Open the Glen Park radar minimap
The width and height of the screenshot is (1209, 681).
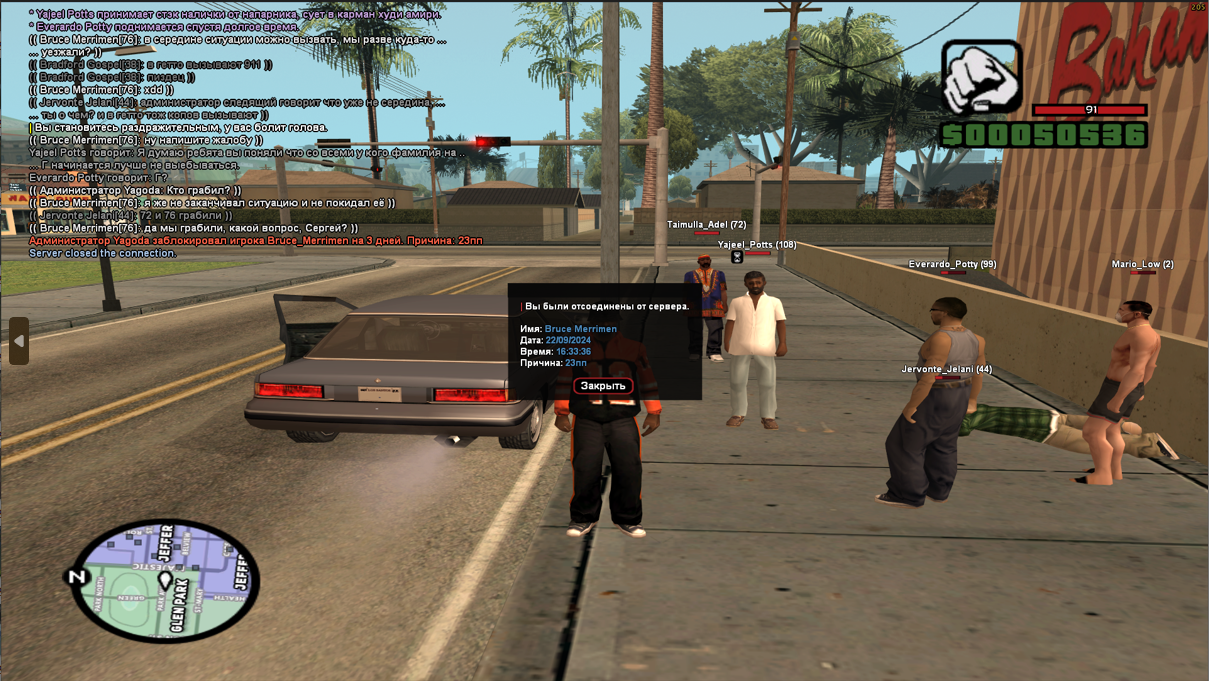click(166, 579)
